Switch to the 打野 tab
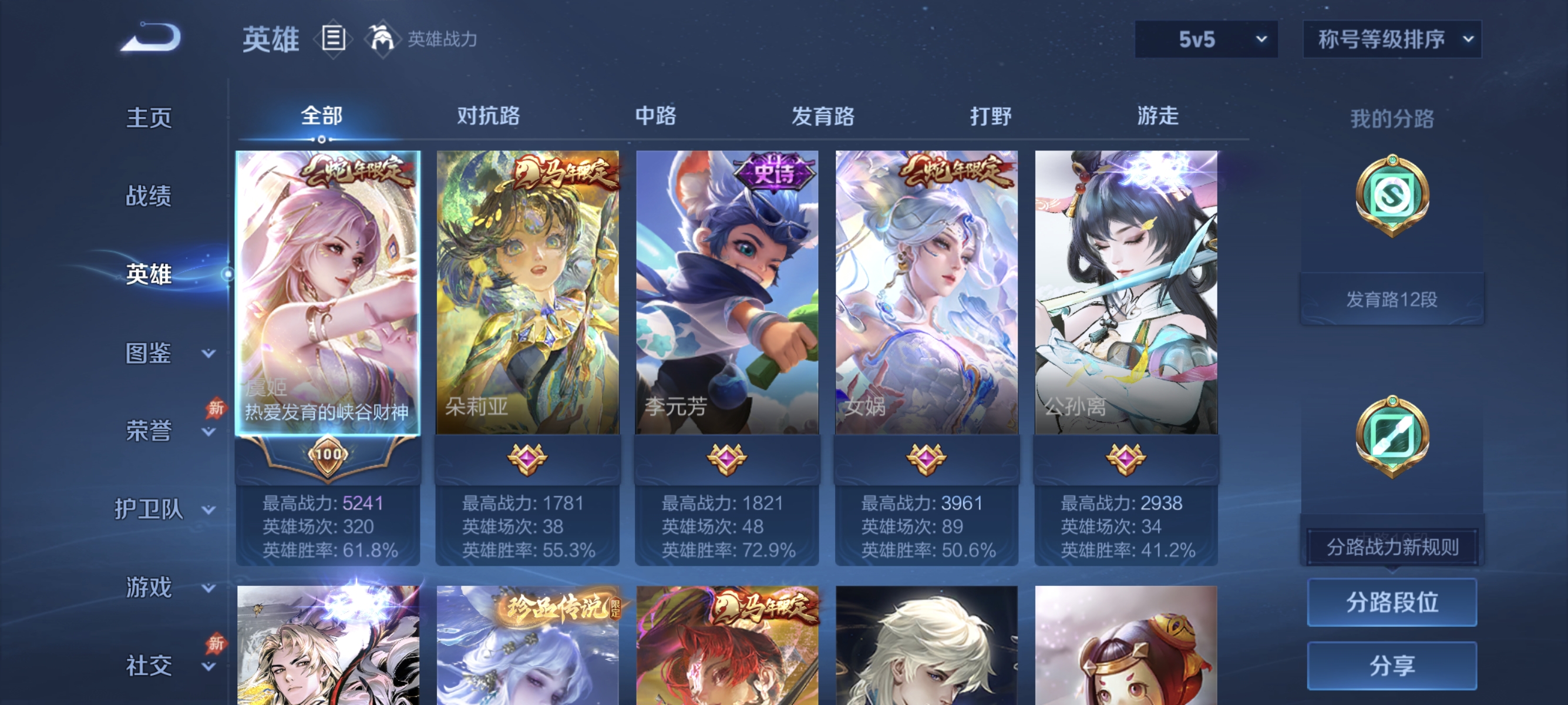This screenshot has width=1568, height=705. click(990, 116)
